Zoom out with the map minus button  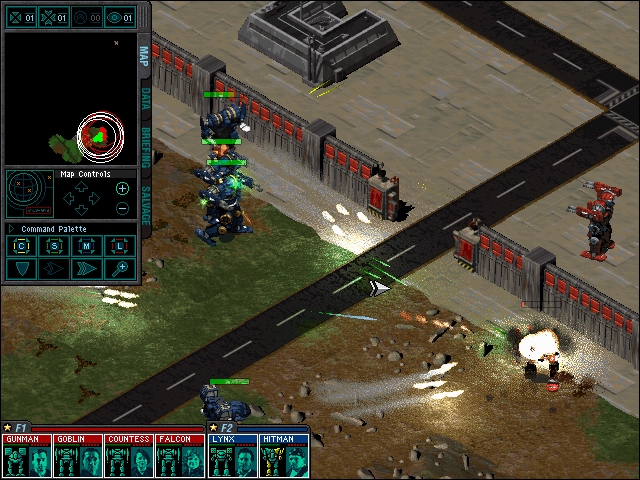tap(122, 208)
